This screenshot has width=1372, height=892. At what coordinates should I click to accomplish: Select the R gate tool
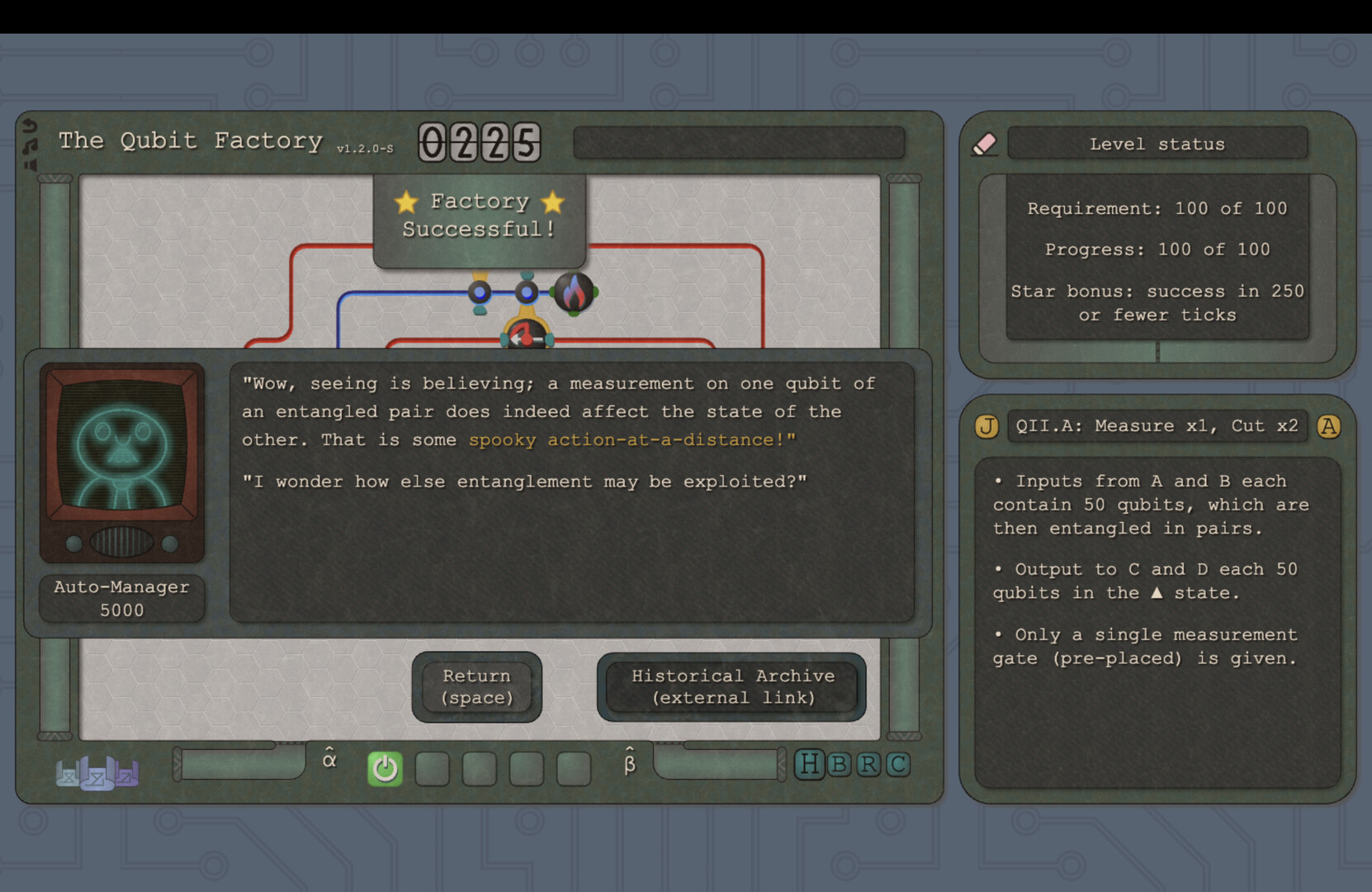(x=868, y=765)
